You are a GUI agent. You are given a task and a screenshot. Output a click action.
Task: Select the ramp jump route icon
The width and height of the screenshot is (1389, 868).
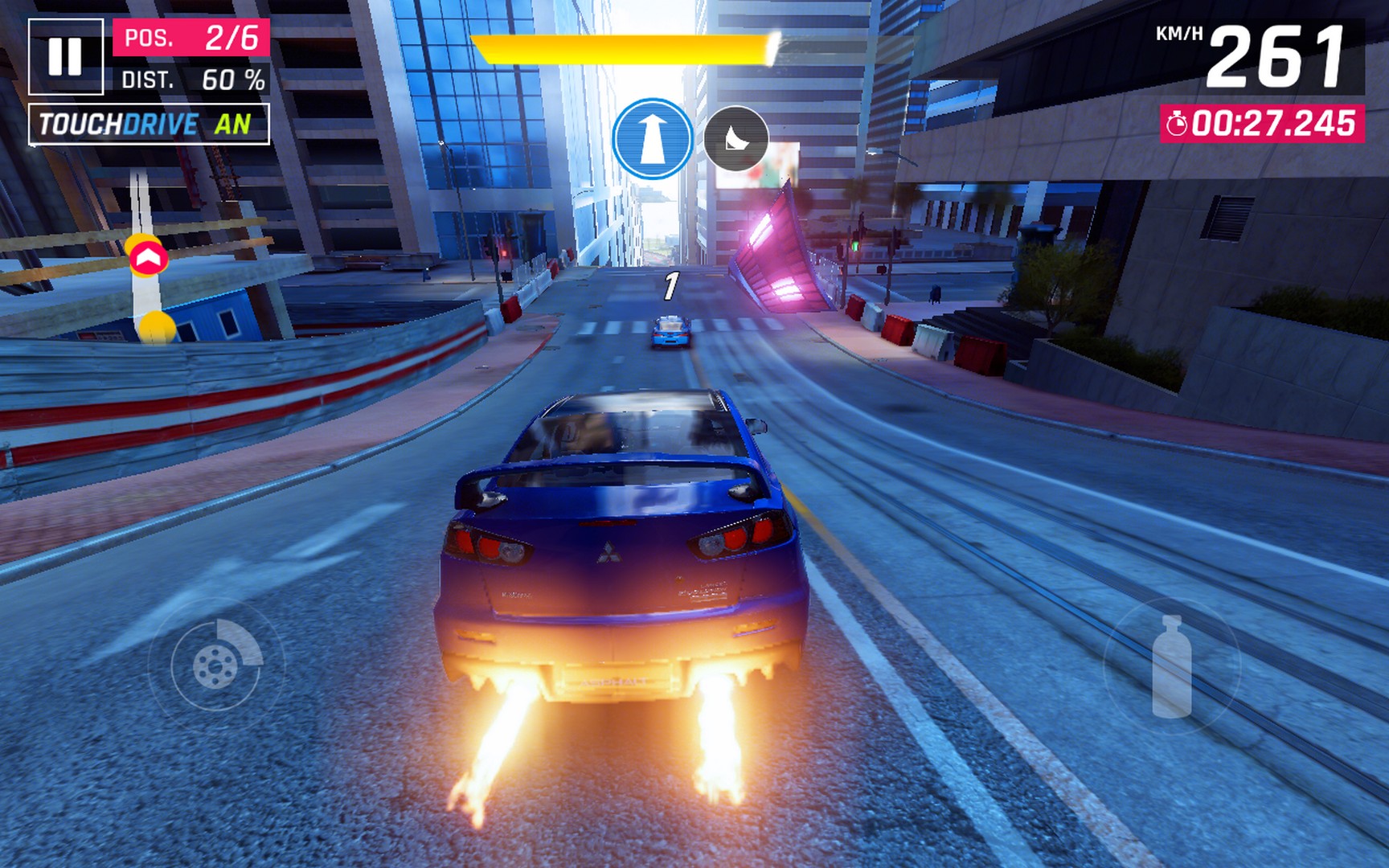pyautogui.click(x=735, y=139)
